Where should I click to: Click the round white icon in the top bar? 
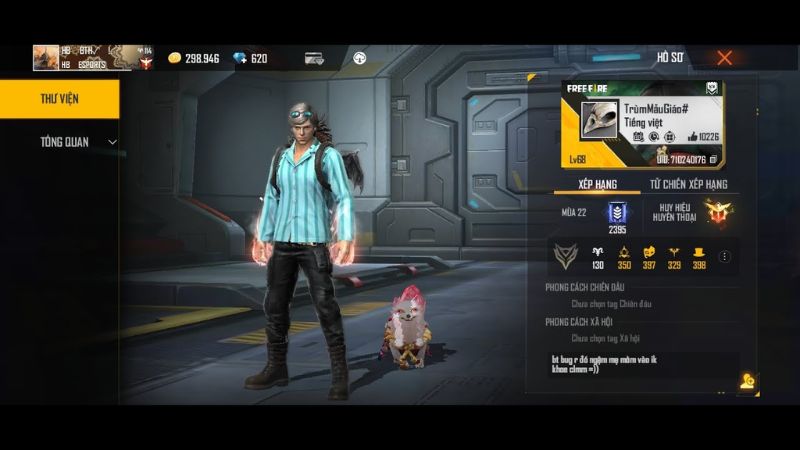point(359,58)
